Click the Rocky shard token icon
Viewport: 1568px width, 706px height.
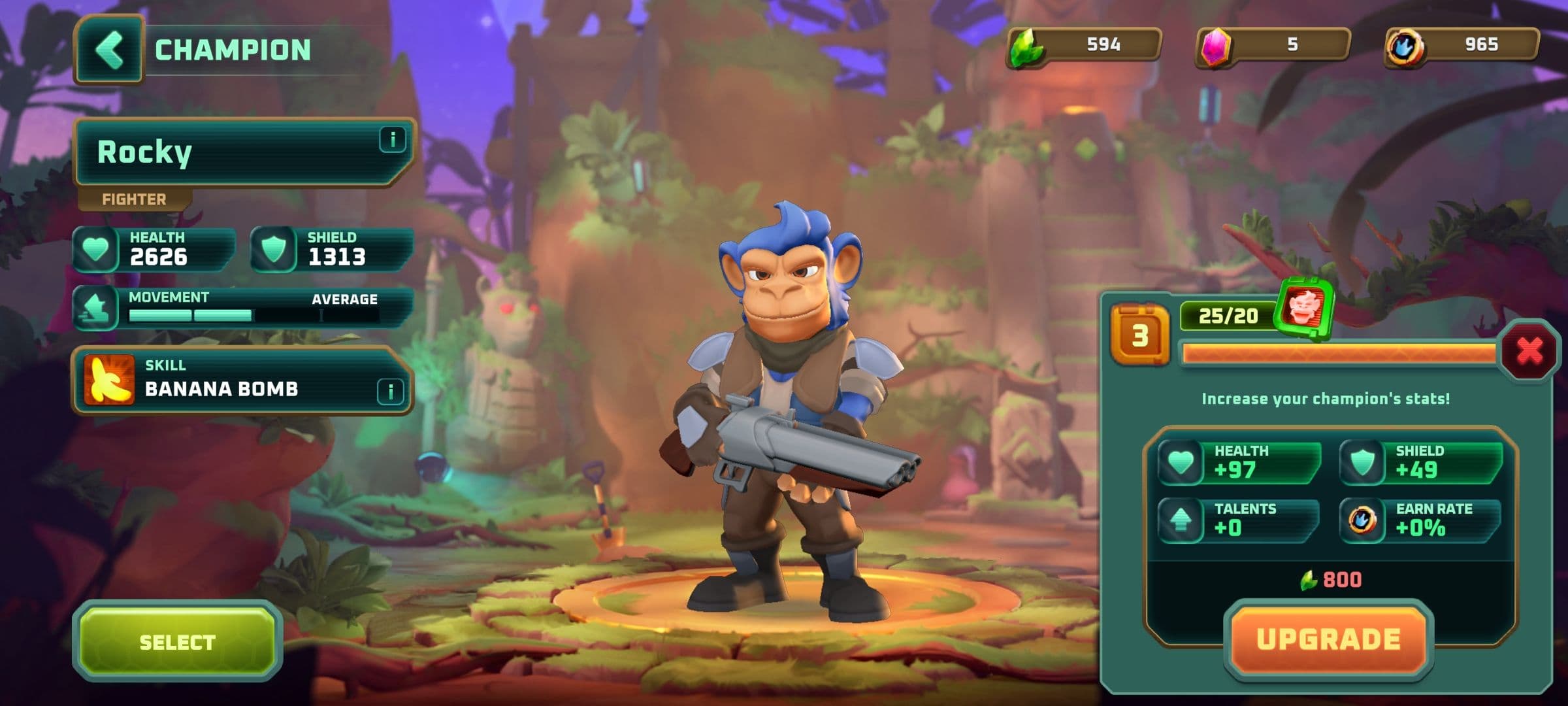point(1305,309)
